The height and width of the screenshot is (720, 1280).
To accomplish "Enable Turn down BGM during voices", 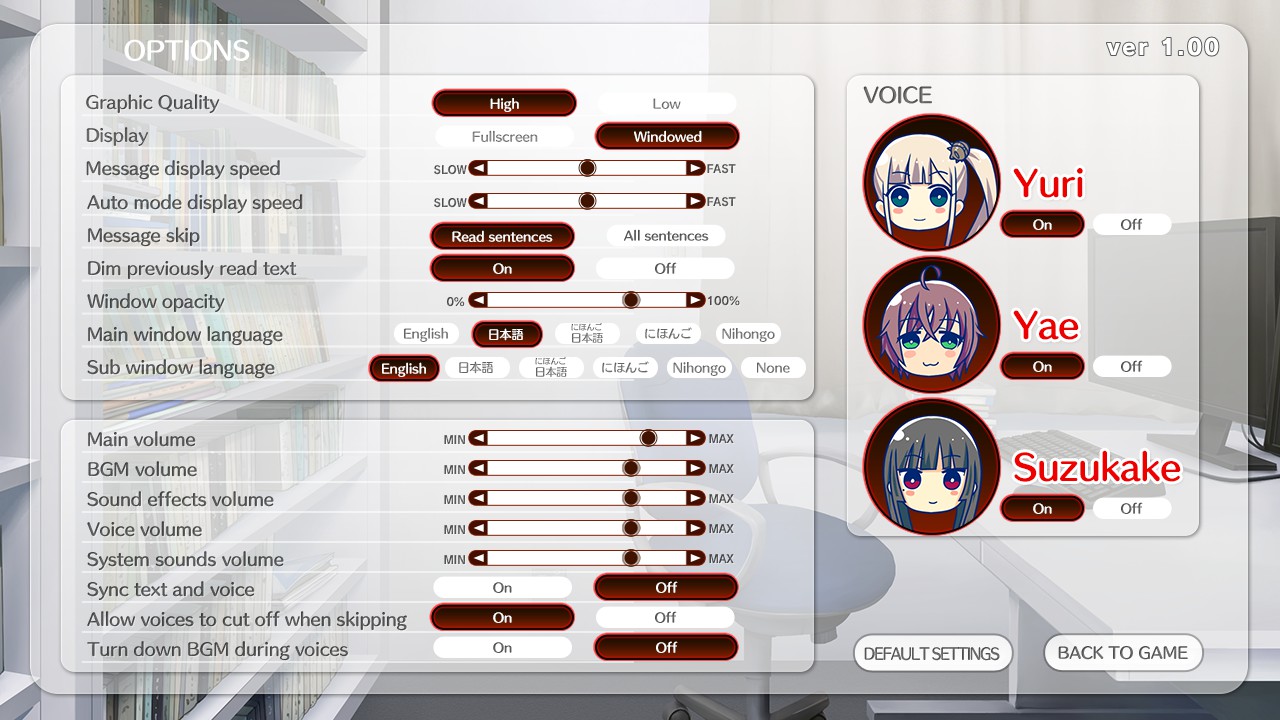I will [502, 647].
